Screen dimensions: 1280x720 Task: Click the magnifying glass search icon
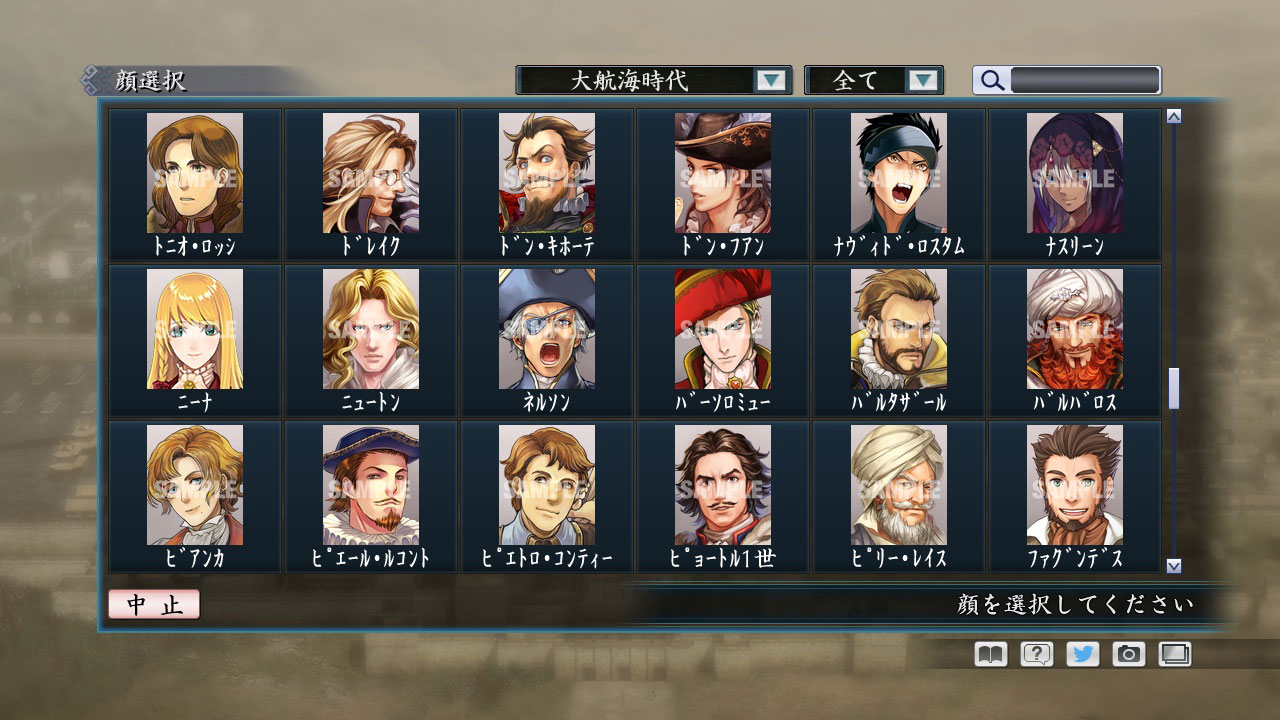991,80
